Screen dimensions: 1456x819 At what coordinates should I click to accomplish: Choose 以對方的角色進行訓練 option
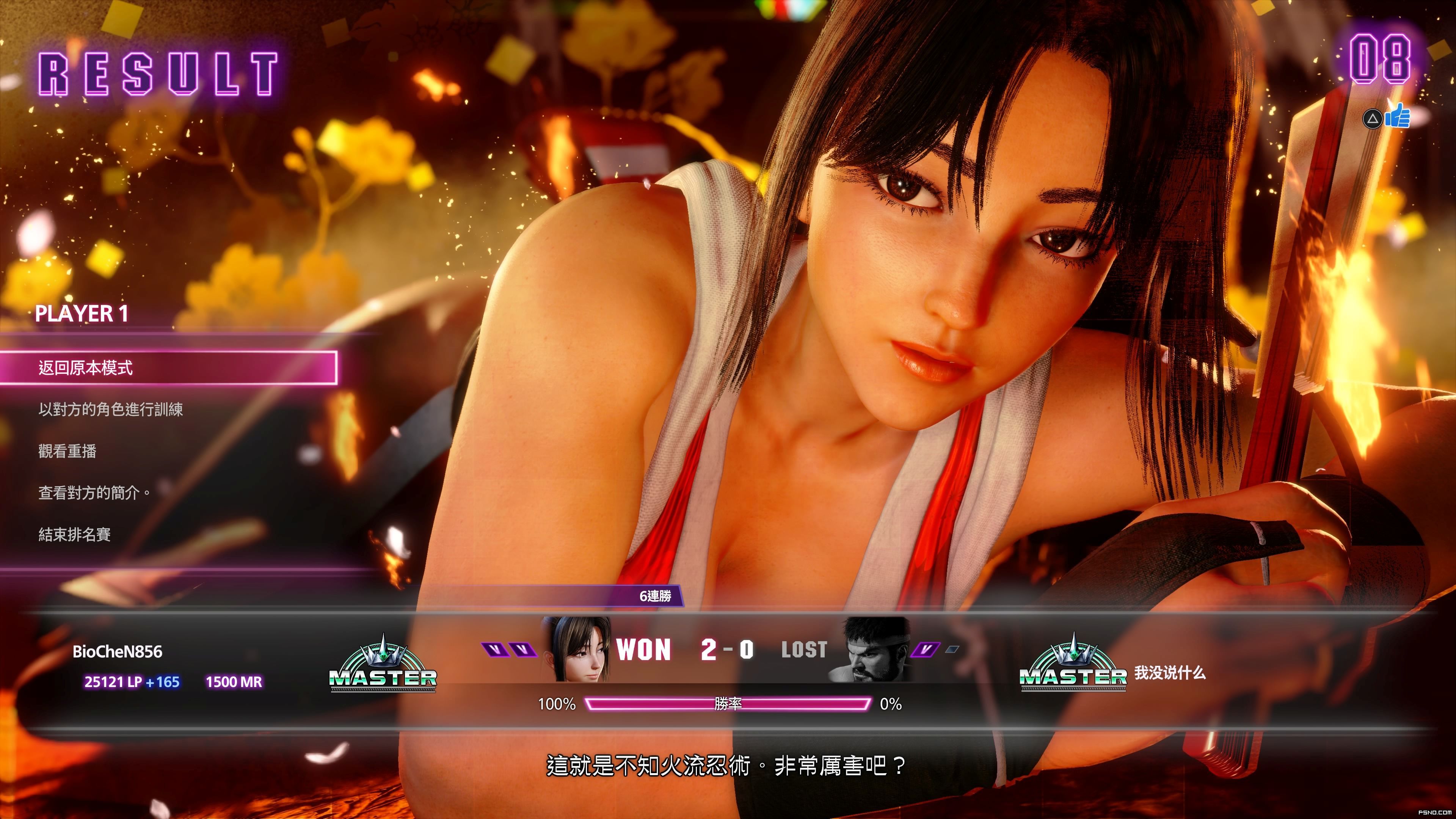(x=111, y=409)
